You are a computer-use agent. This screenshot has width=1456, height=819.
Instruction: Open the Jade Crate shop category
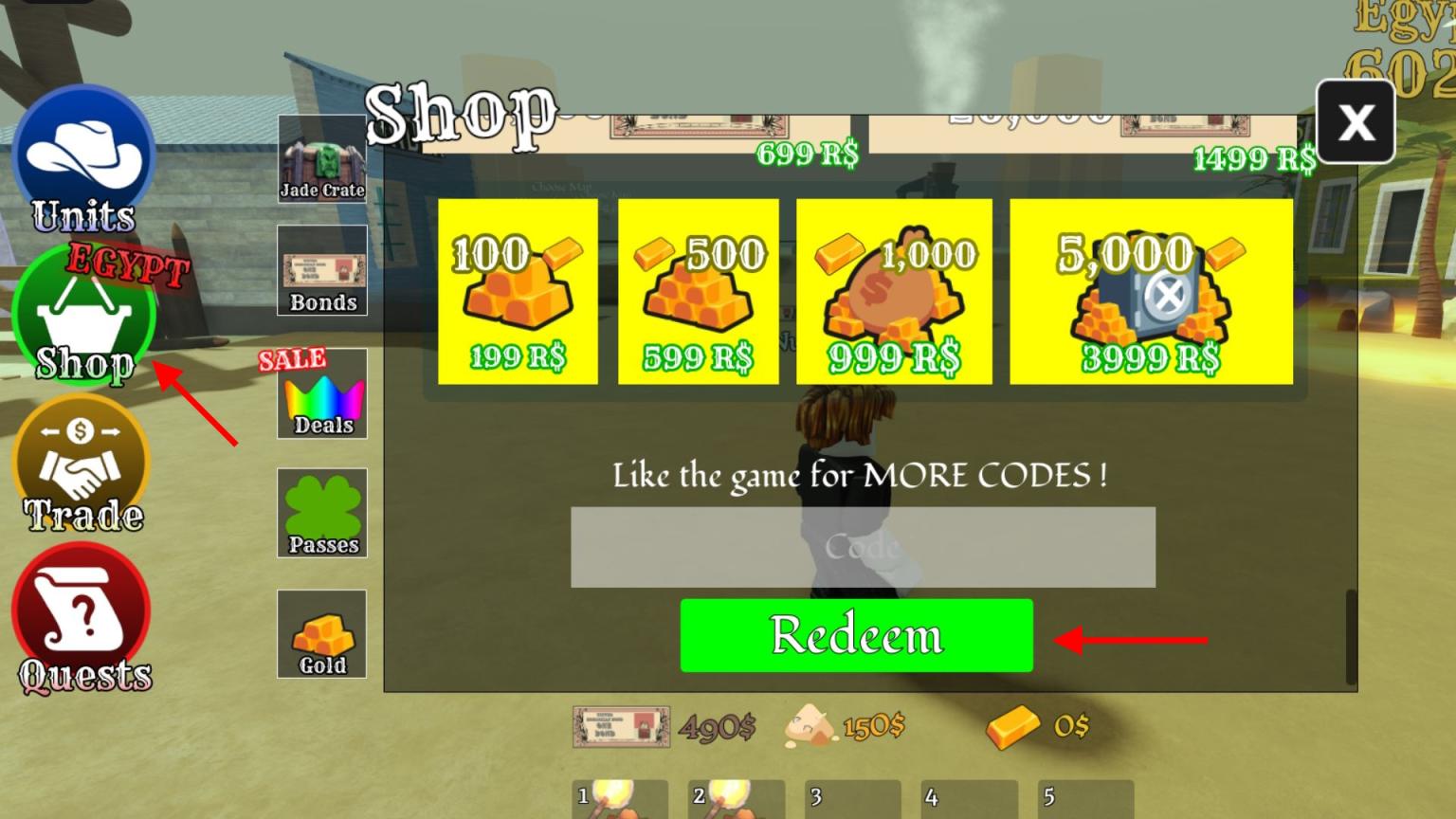pos(321,156)
